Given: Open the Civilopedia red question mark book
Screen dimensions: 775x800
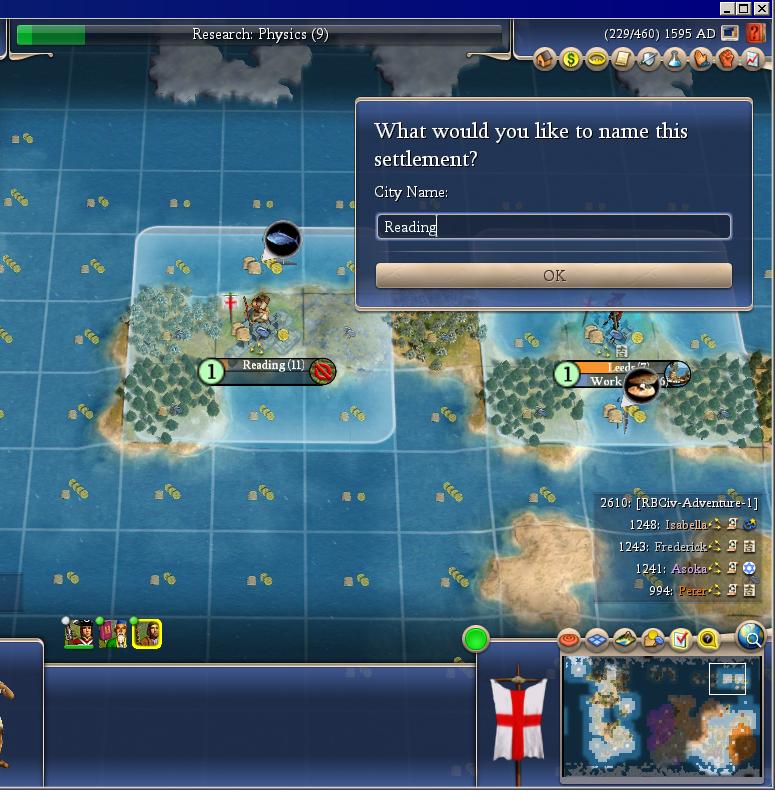Looking at the screenshot, I should 755,33.
